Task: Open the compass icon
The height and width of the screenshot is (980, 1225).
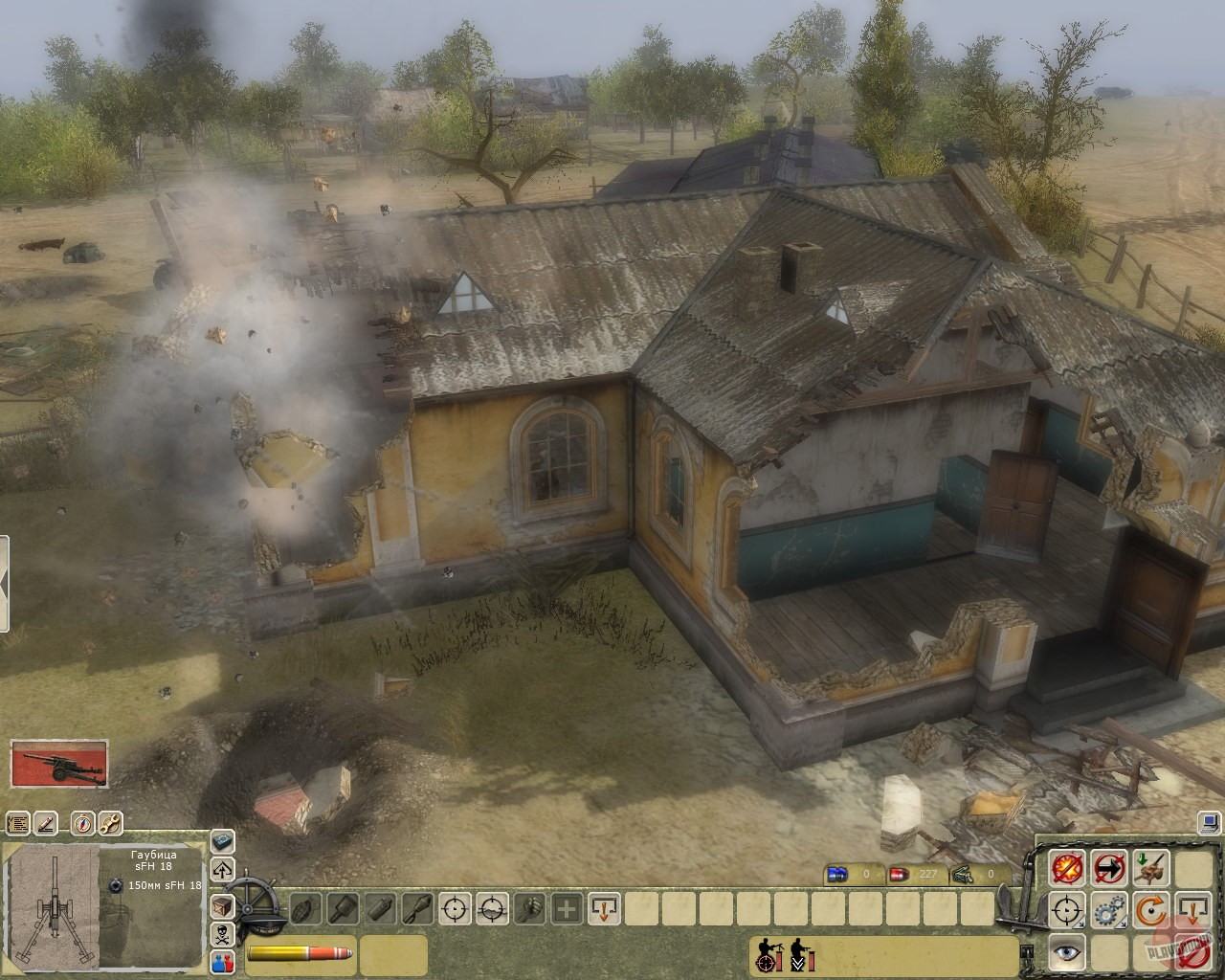Action: point(81,823)
